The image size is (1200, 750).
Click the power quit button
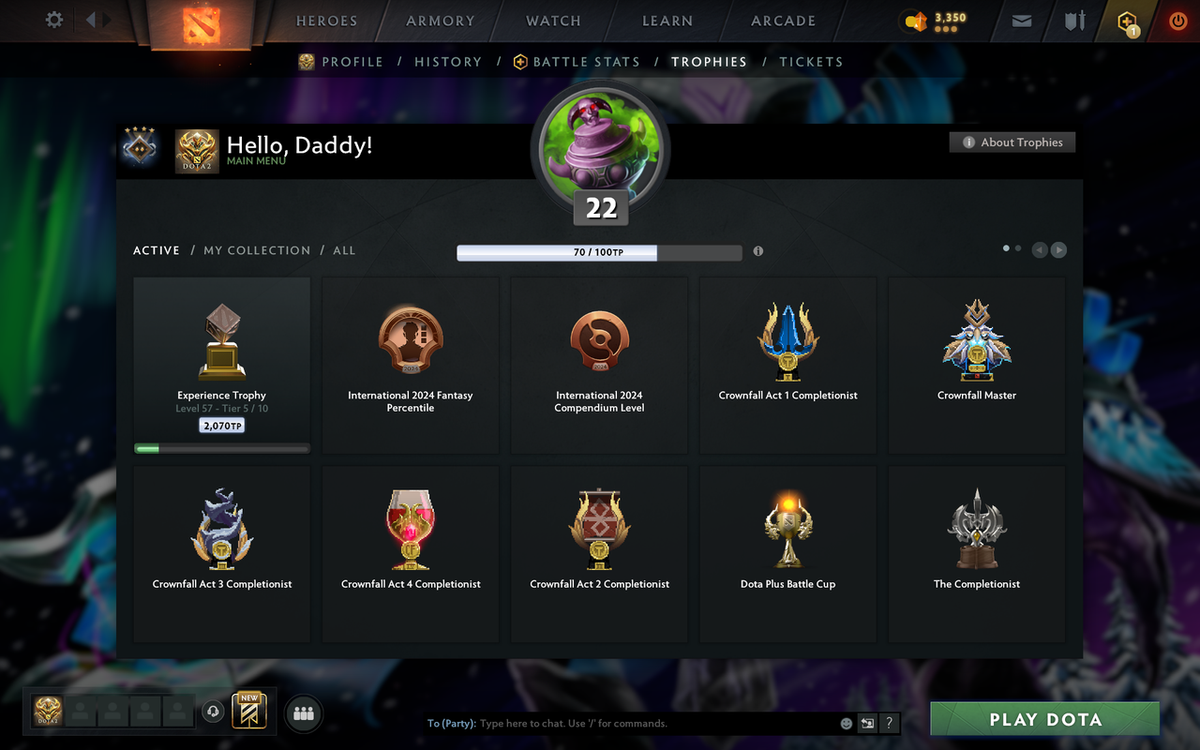[1177, 21]
